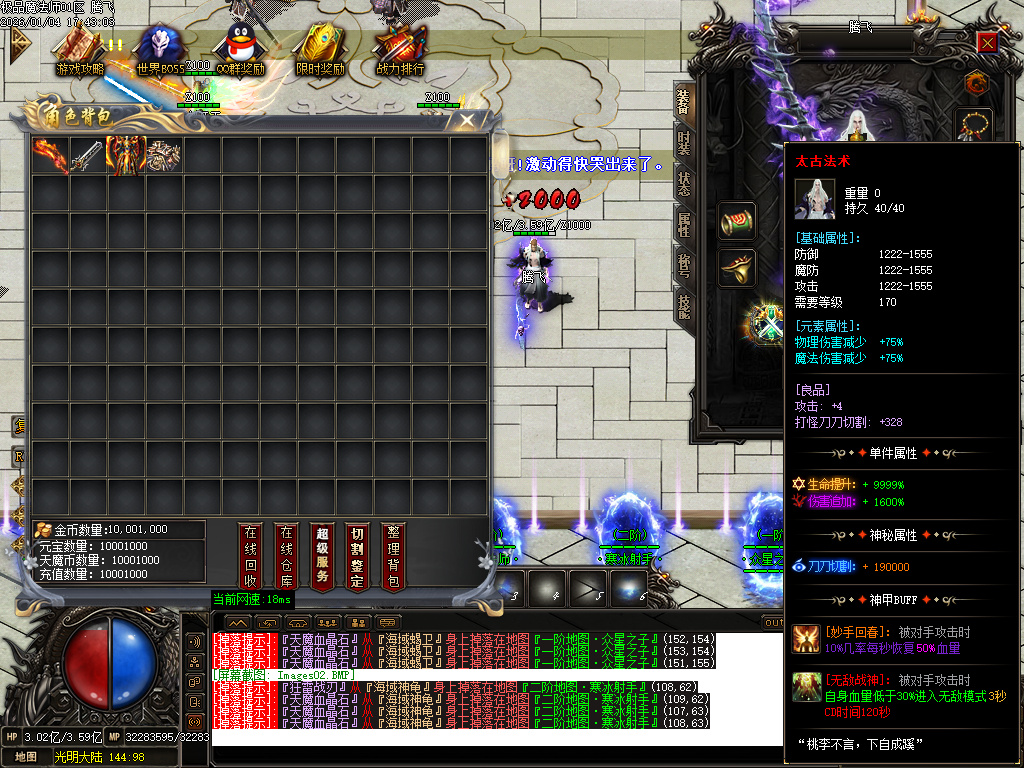Click the 在线回收 online recycle button
This screenshot has width=1024, height=768.
coord(251,556)
